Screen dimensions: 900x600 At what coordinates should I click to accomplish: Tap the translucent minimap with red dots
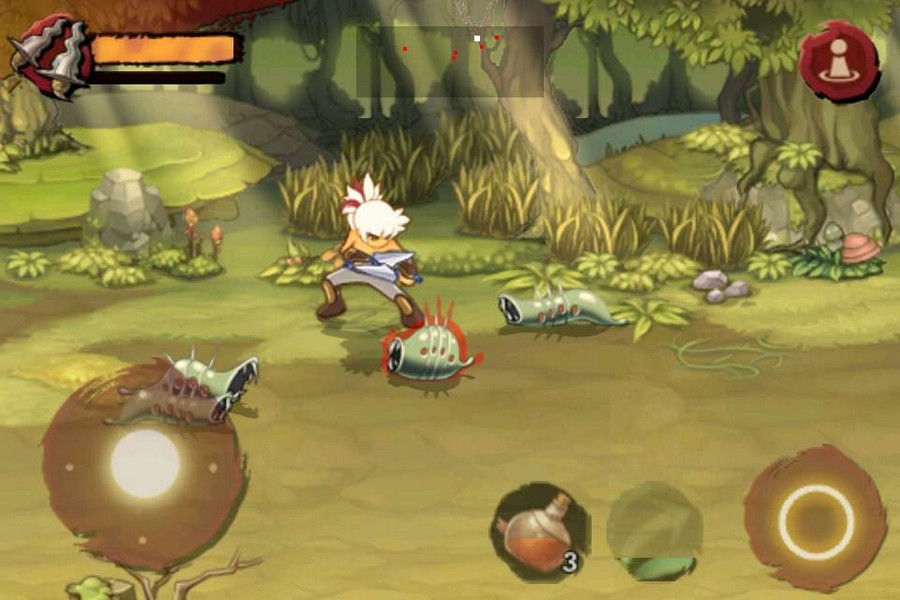[x=449, y=61]
